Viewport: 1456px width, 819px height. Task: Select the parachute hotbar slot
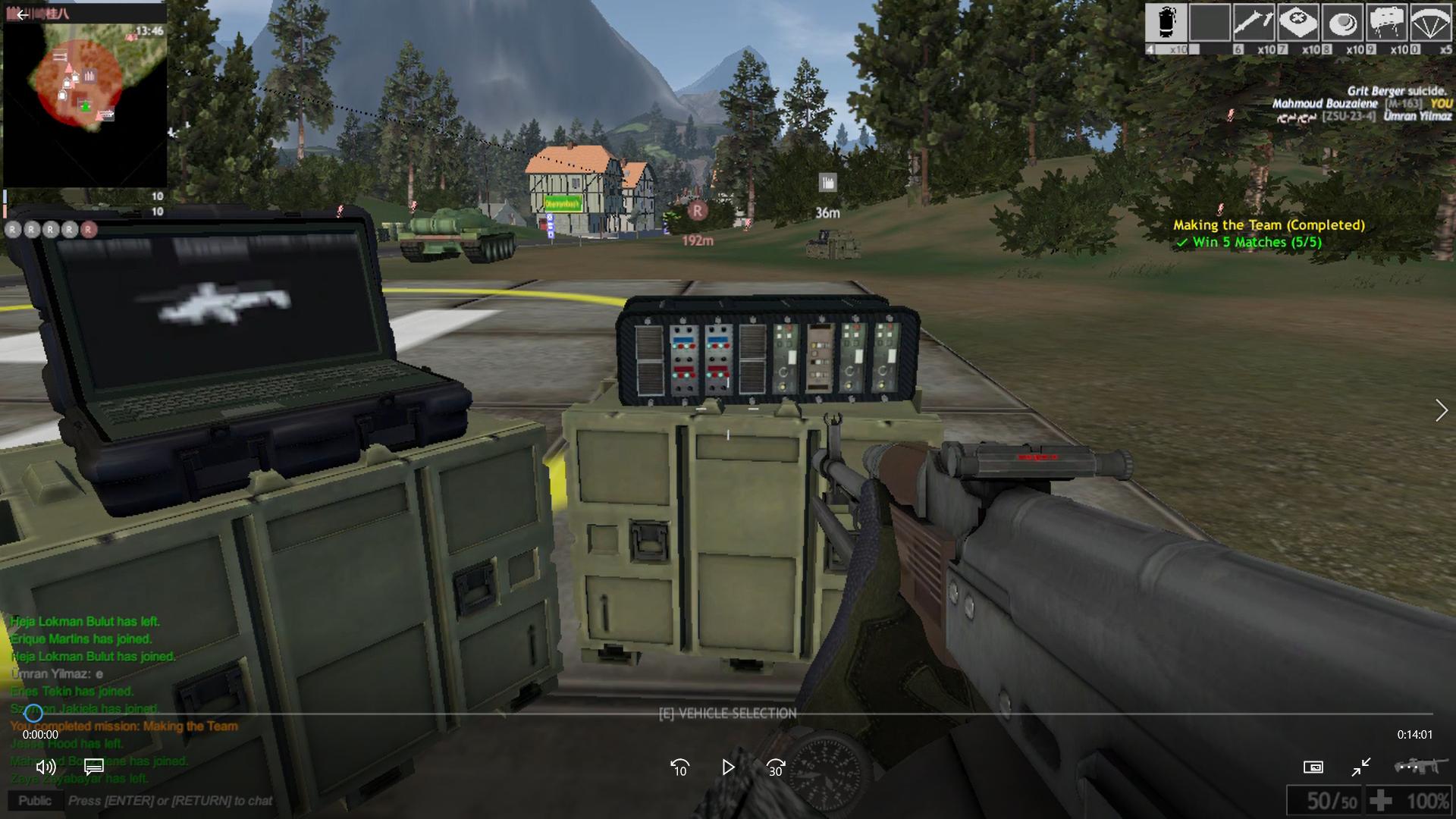tap(1430, 22)
